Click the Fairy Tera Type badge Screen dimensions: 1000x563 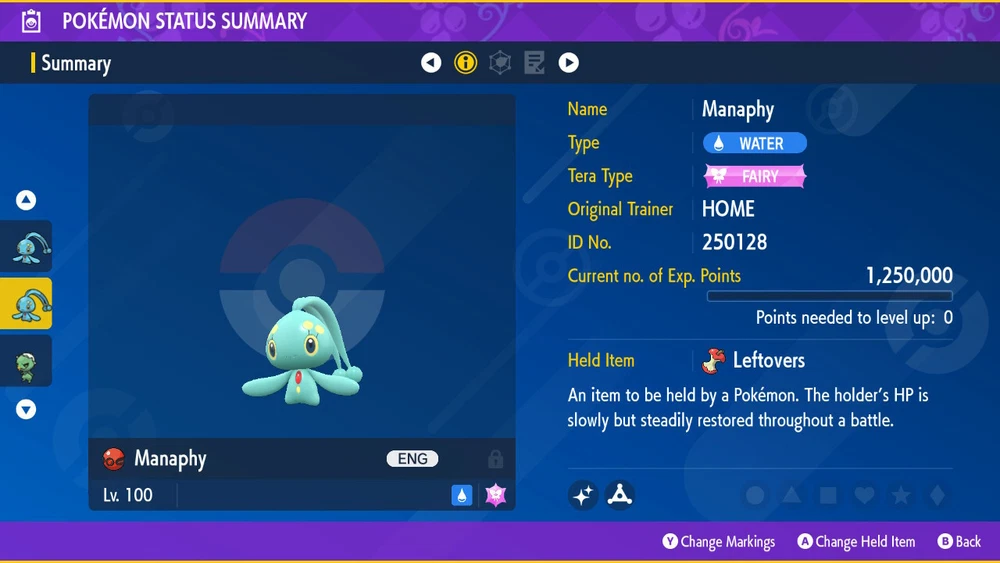click(755, 176)
